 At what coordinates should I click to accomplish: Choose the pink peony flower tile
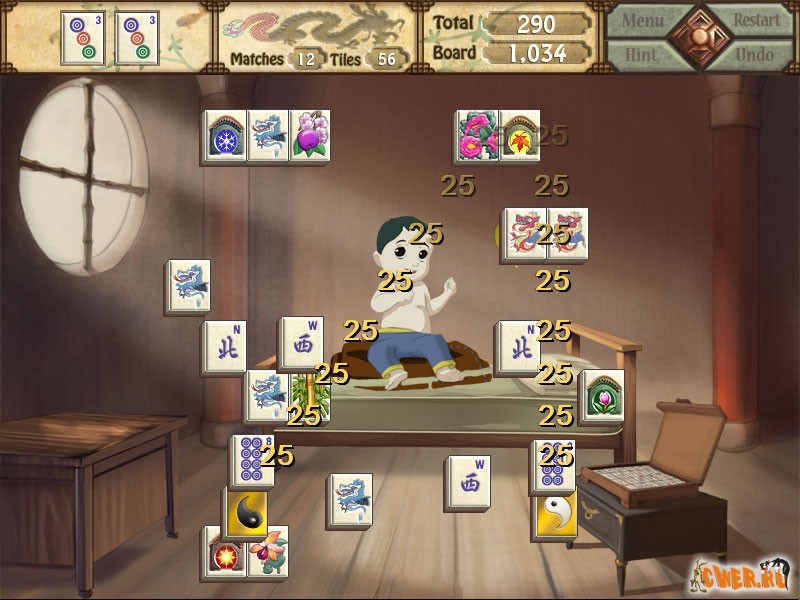coord(476,135)
